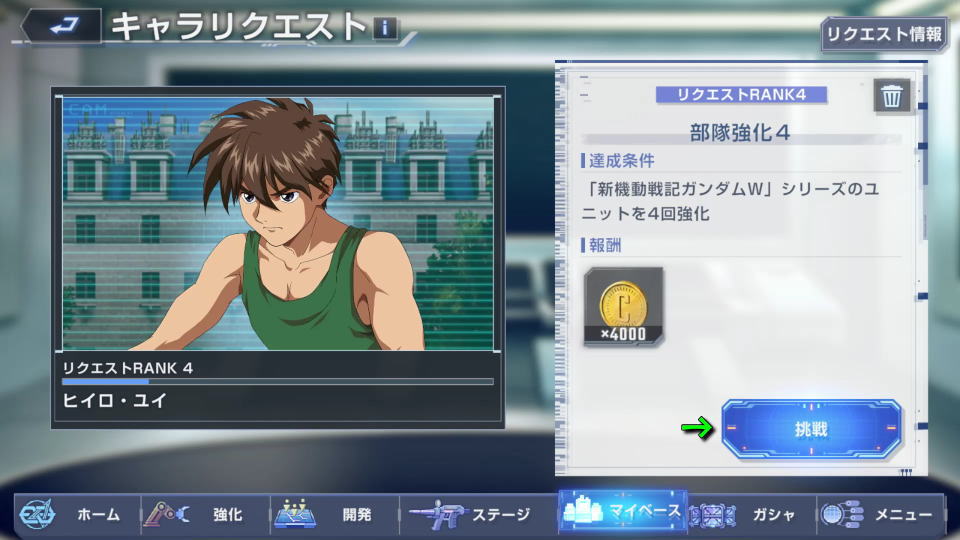Go back with the return arrow button
Screen dimensions: 960x540
click(x=59, y=25)
